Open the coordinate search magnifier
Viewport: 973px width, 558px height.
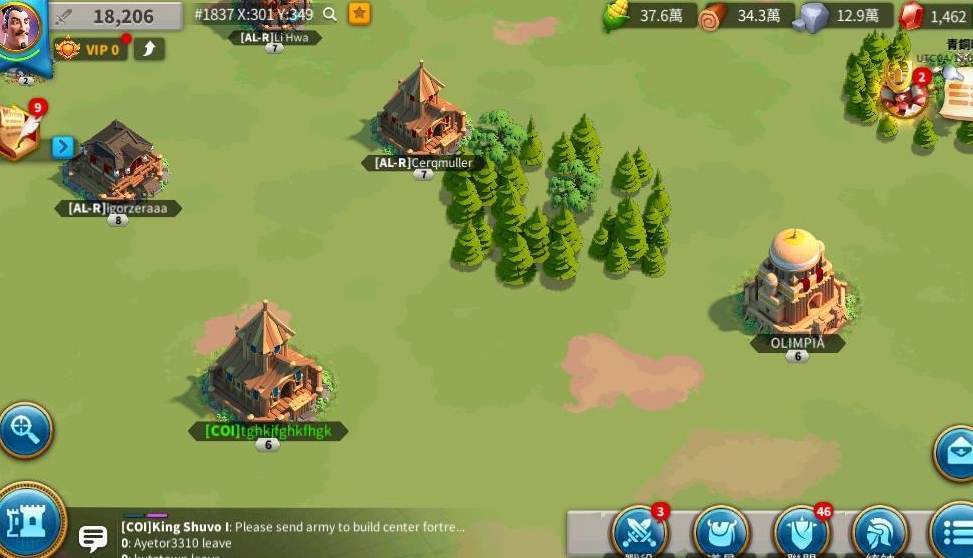pyautogui.click(x=330, y=14)
